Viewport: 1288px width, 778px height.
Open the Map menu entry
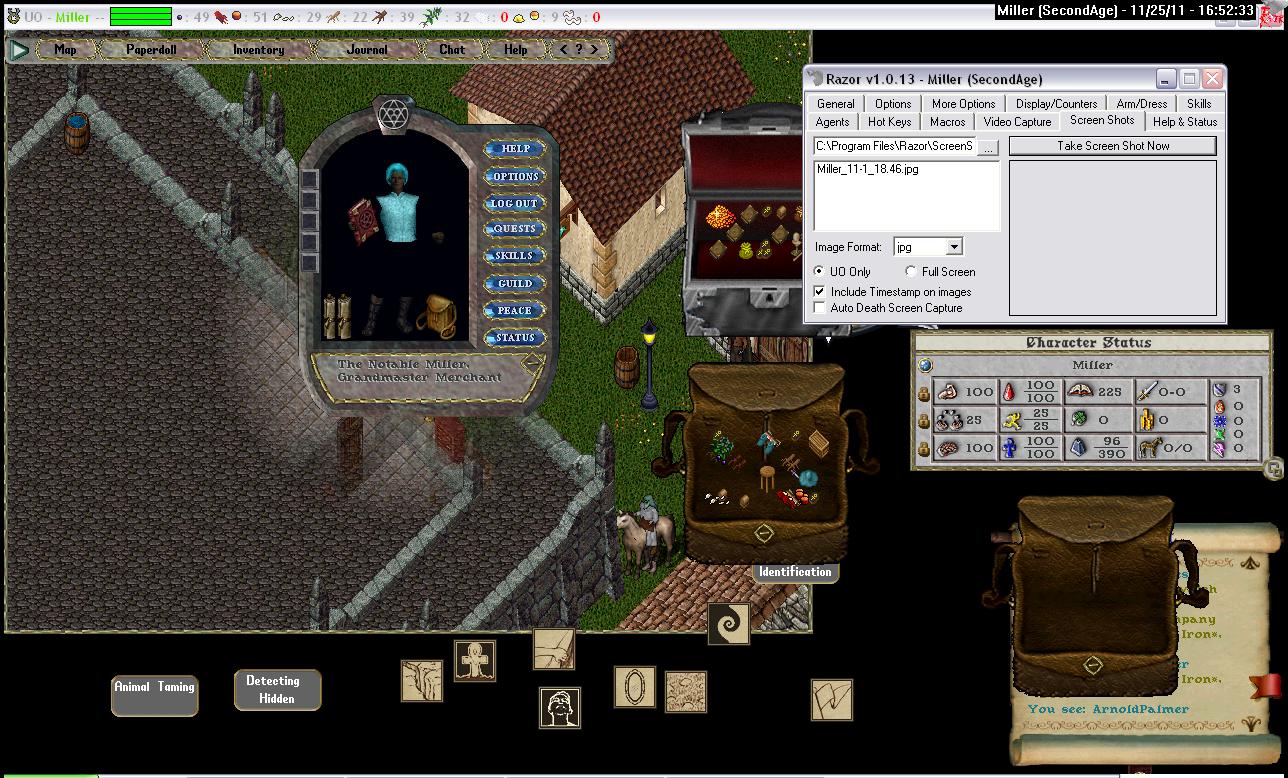tap(65, 49)
